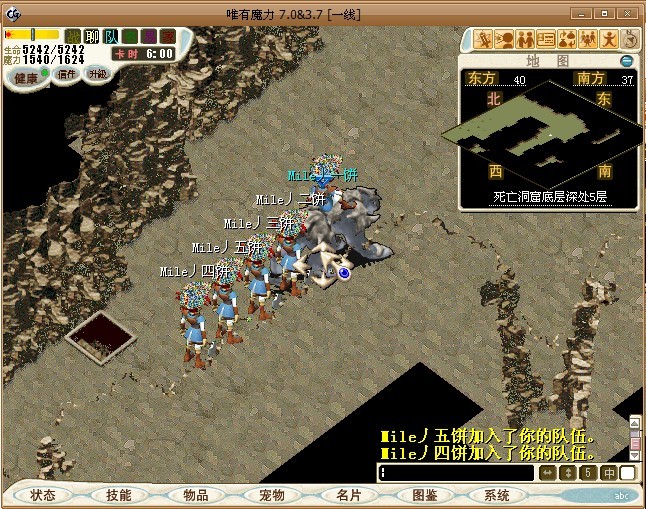Open the 技能 skills menu

(119, 495)
